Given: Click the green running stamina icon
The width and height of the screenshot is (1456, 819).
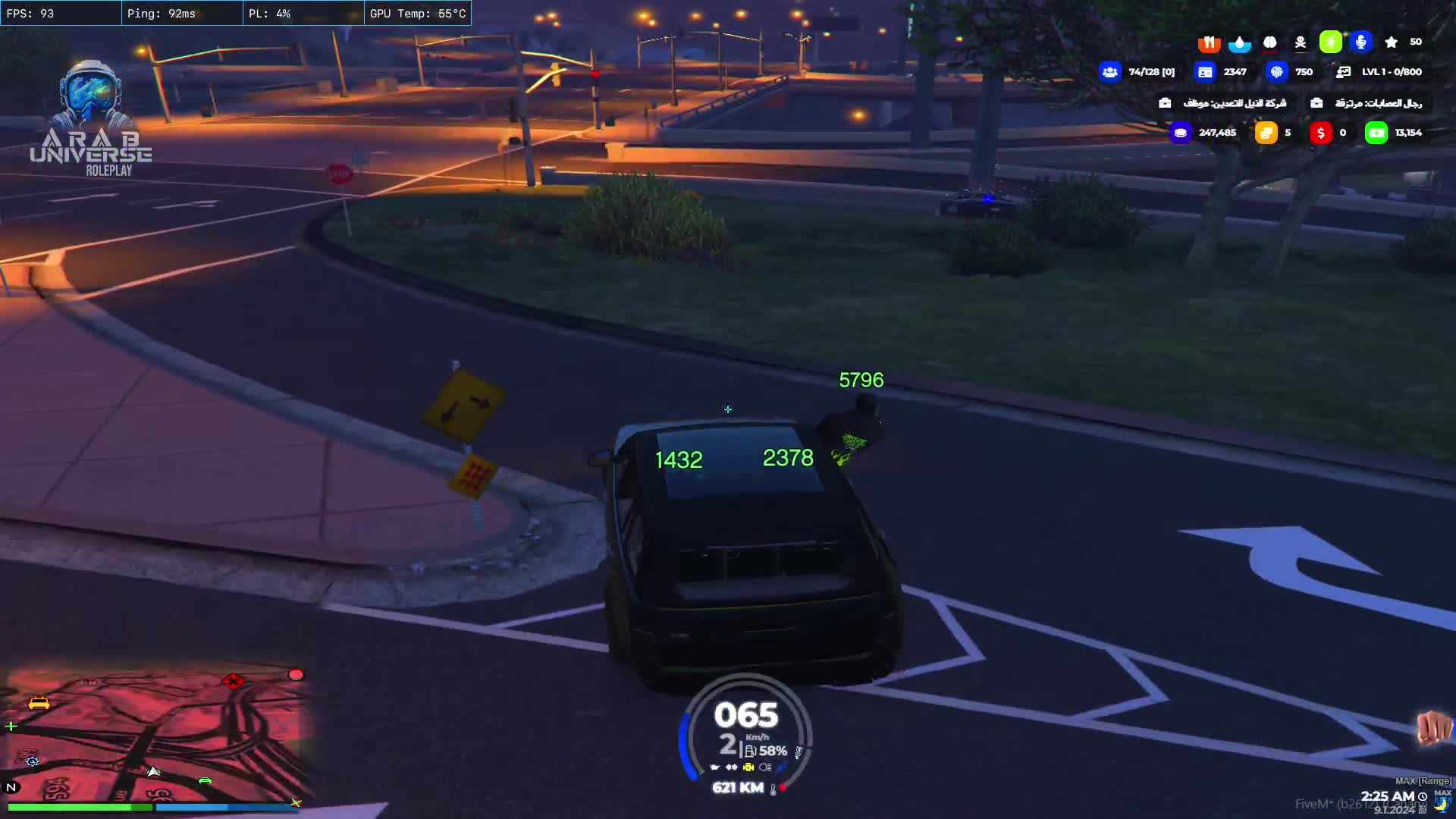Looking at the screenshot, I should click(1330, 42).
